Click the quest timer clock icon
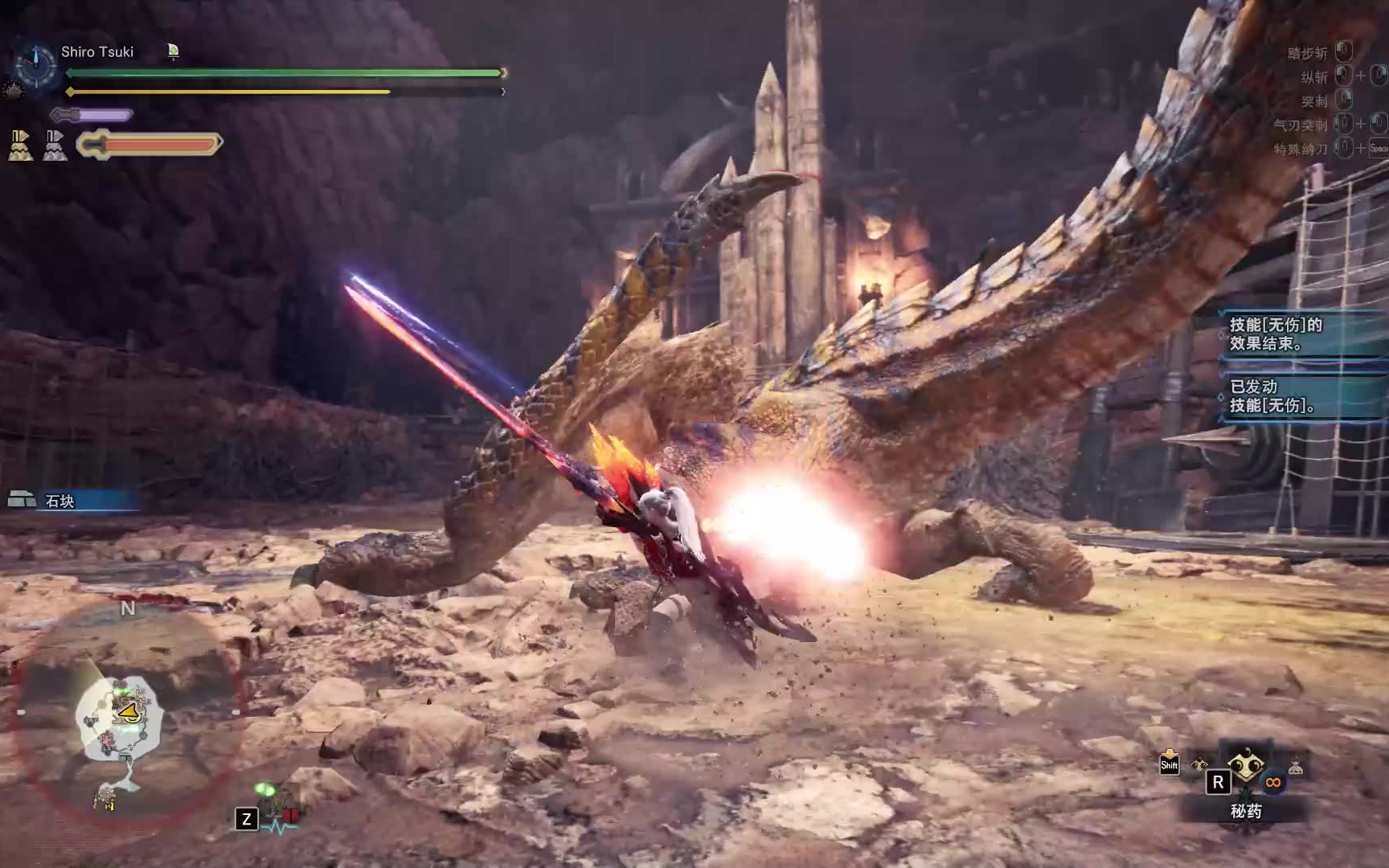The width and height of the screenshot is (1389, 868). [36, 66]
